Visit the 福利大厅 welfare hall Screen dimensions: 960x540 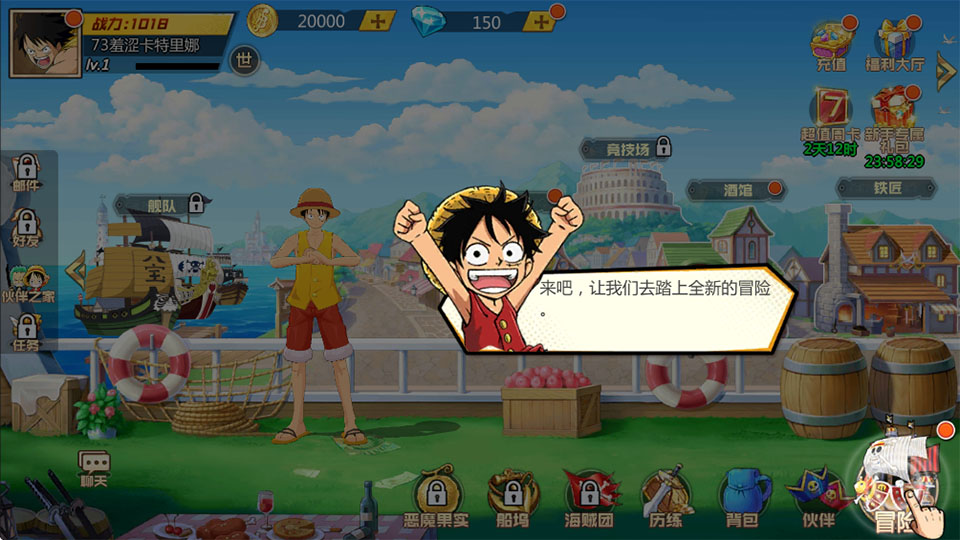pyautogui.click(x=893, y=46)
